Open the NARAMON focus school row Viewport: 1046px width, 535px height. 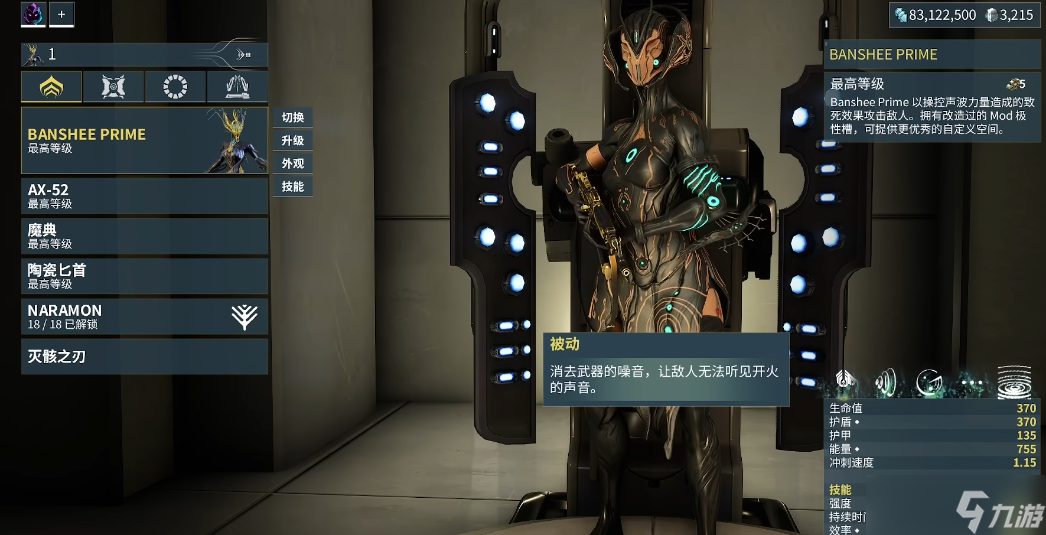(x=144, y=316)
